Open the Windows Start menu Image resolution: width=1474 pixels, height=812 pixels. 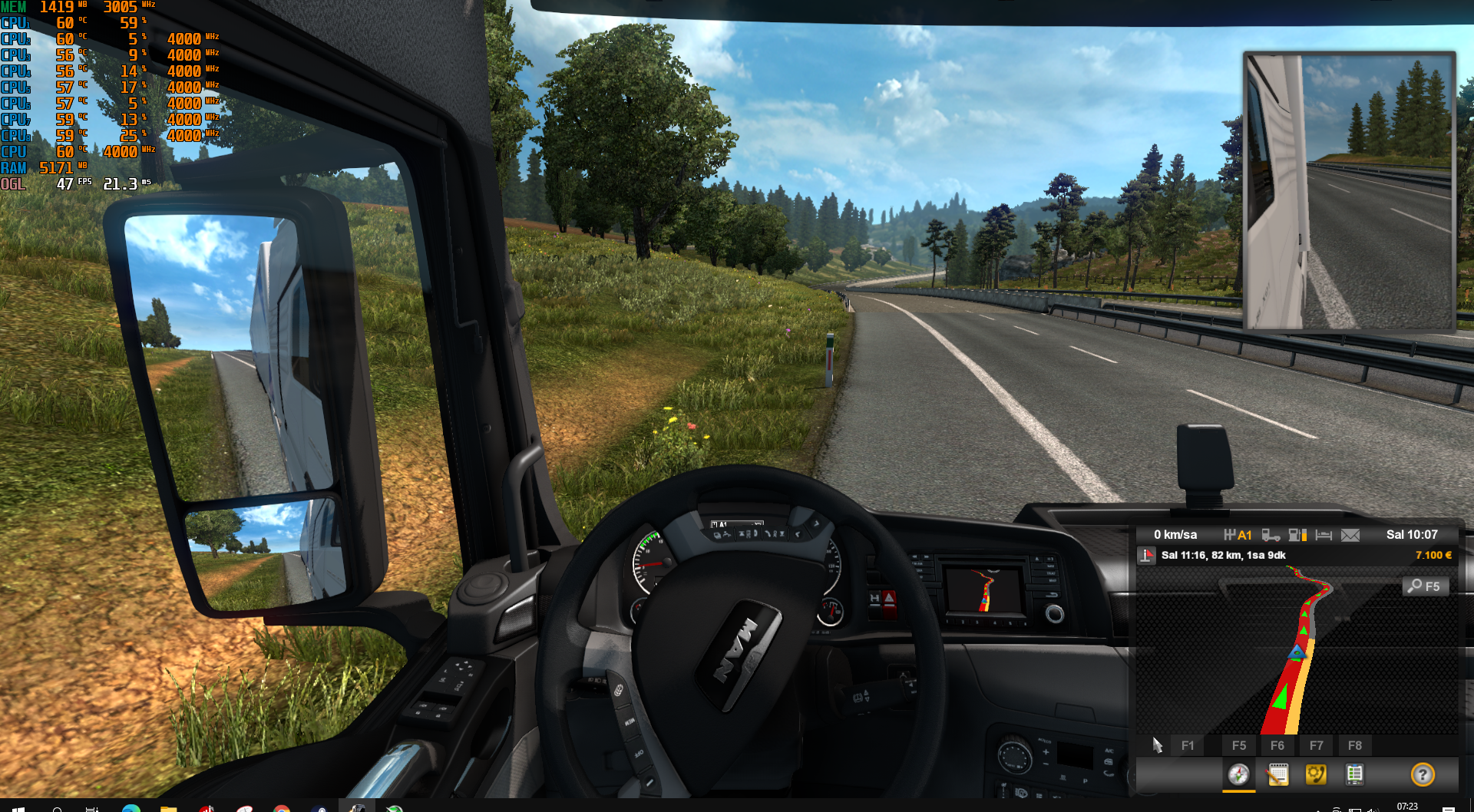18,808
